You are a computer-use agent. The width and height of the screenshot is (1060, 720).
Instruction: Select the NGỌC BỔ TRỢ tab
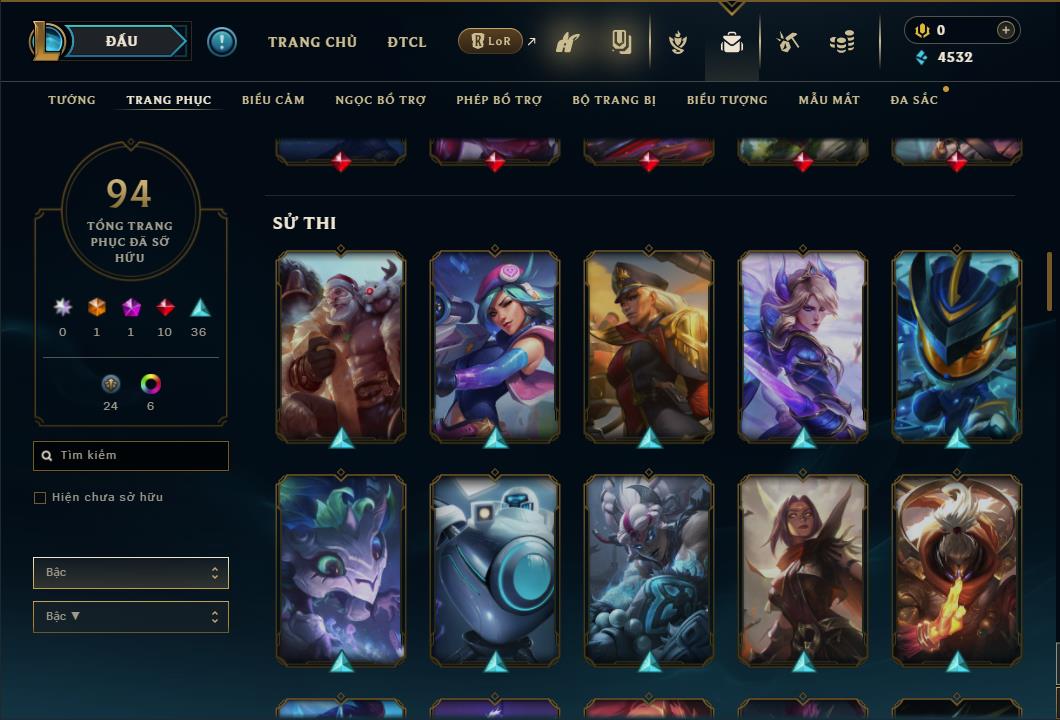pyautogui.click(x=380, y=100)
